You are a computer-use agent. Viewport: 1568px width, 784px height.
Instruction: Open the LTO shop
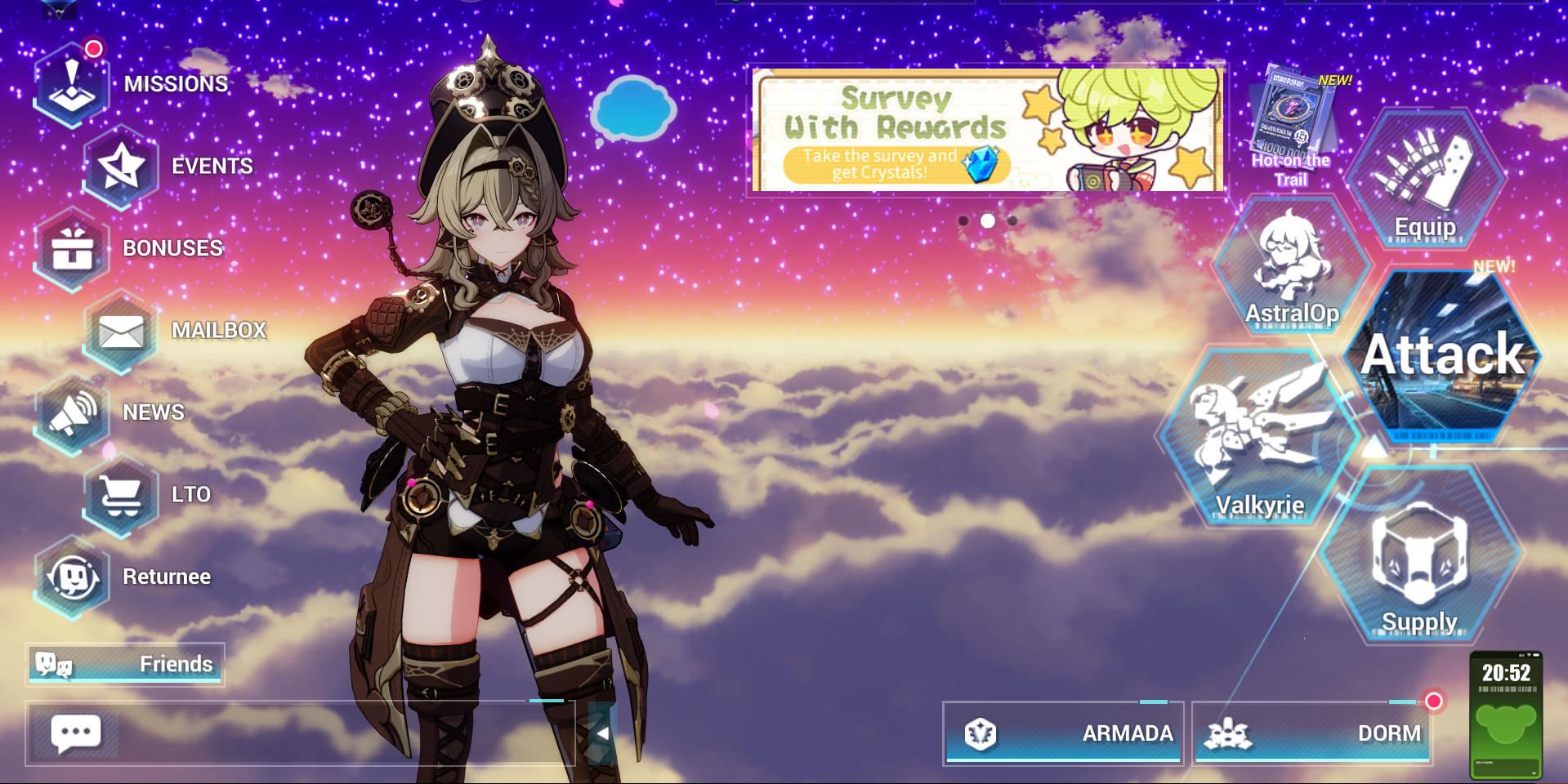pyautogui.click(x=121, y=493)
